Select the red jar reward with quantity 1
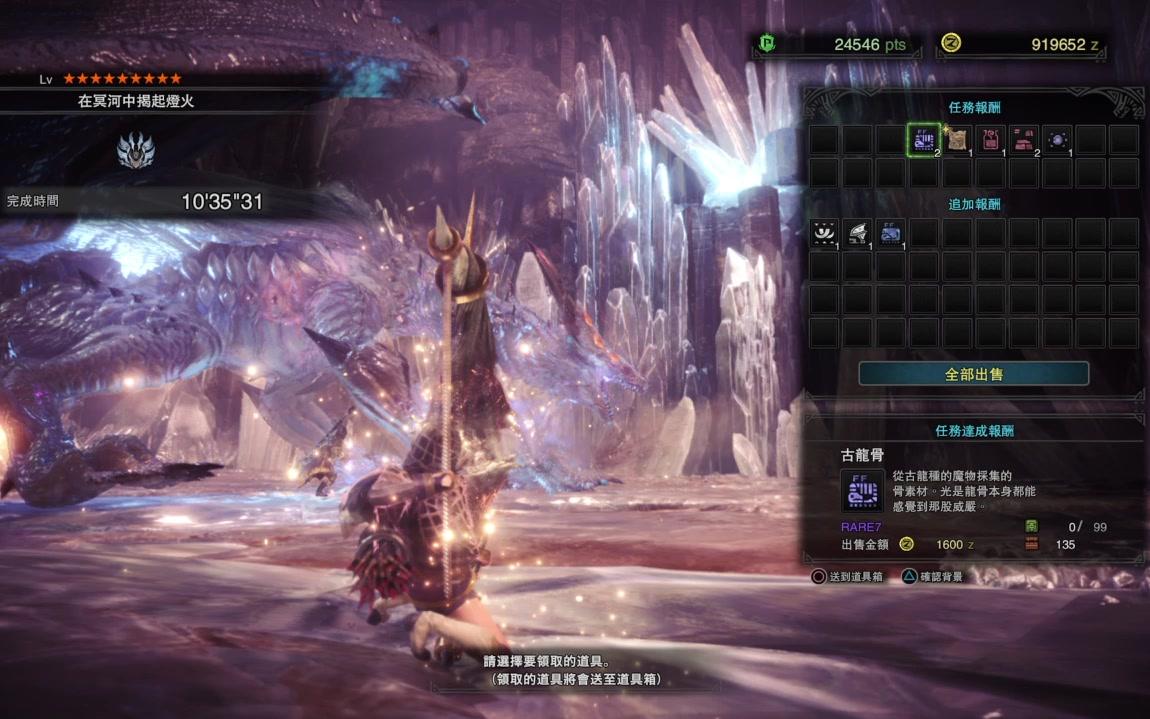1150x719 pixels. 990,139
